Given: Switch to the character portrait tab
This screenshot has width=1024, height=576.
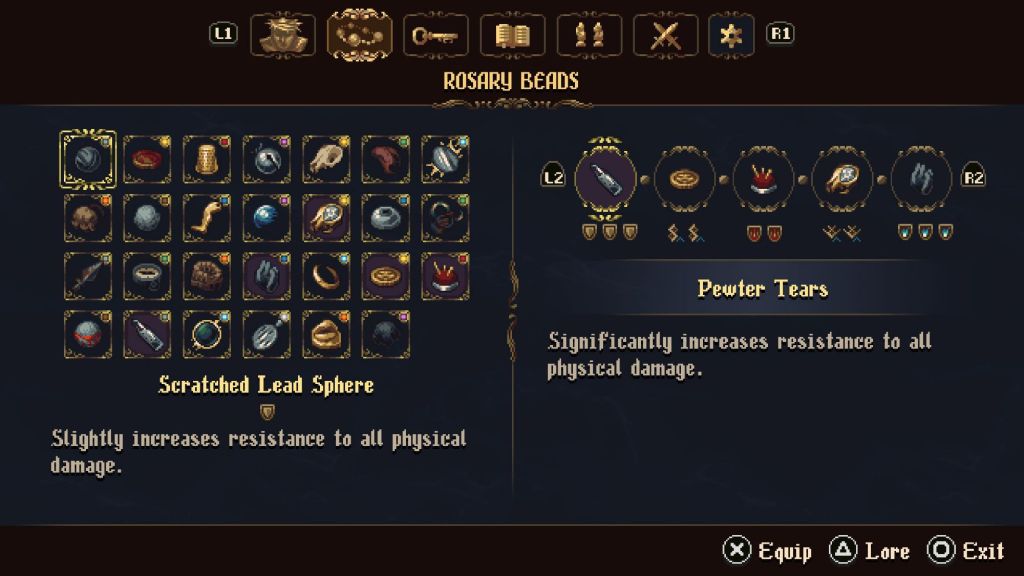Looking at the screenshot, I should tap(282, 35).
